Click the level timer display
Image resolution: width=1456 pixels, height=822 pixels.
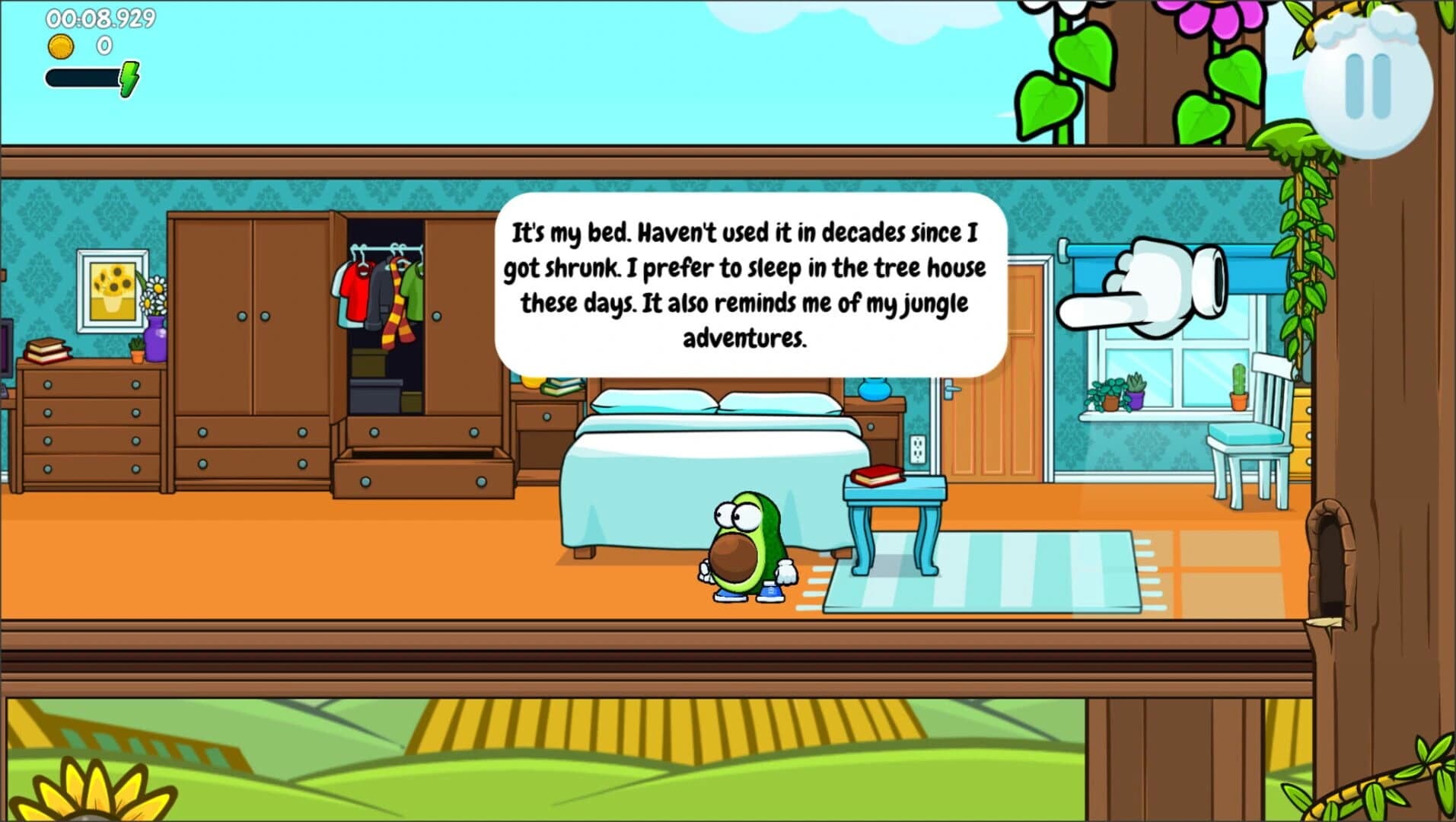click(x=103, y=17)
